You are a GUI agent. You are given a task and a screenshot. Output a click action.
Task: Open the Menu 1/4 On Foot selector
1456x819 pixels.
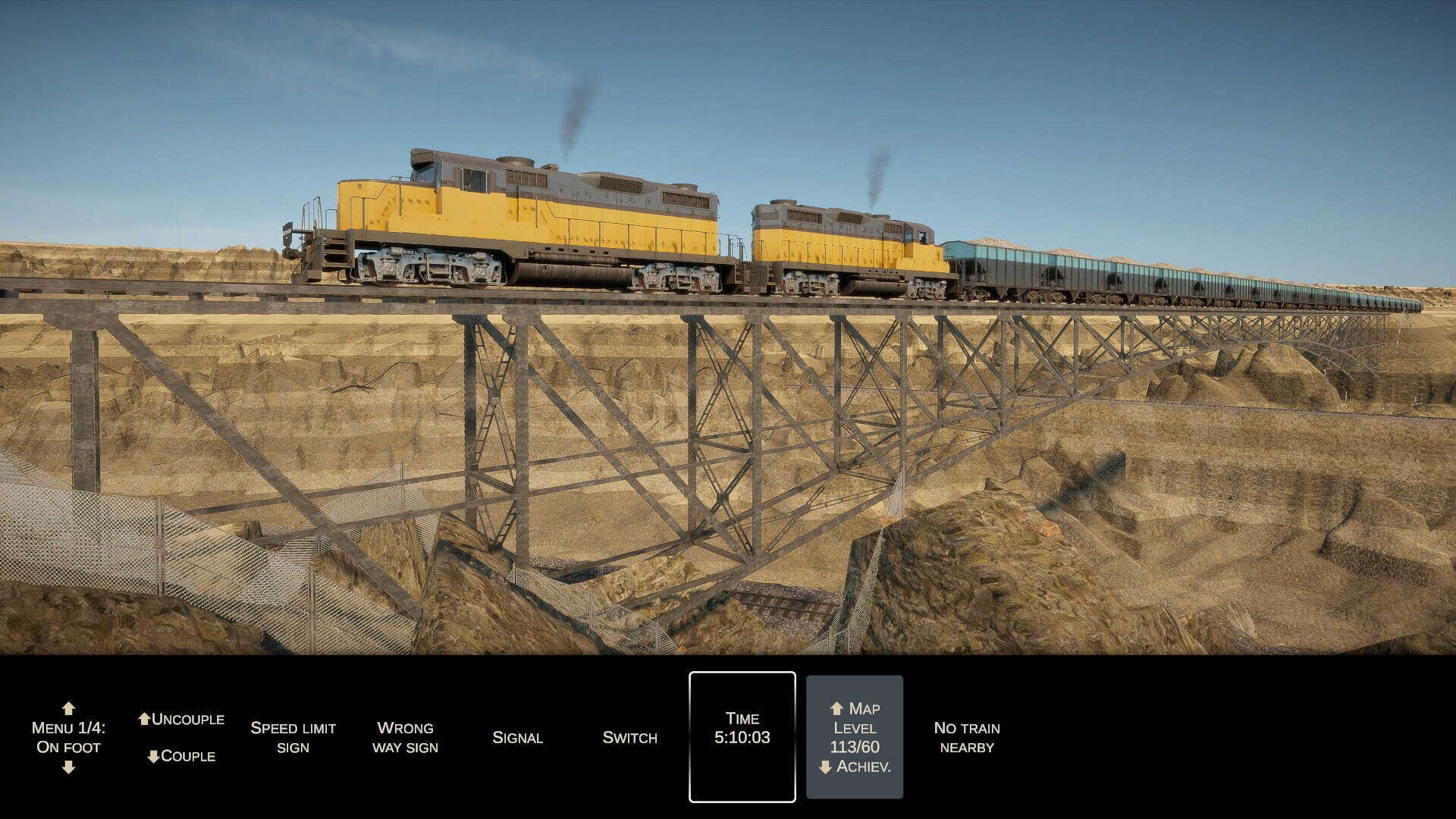(68, 737)
